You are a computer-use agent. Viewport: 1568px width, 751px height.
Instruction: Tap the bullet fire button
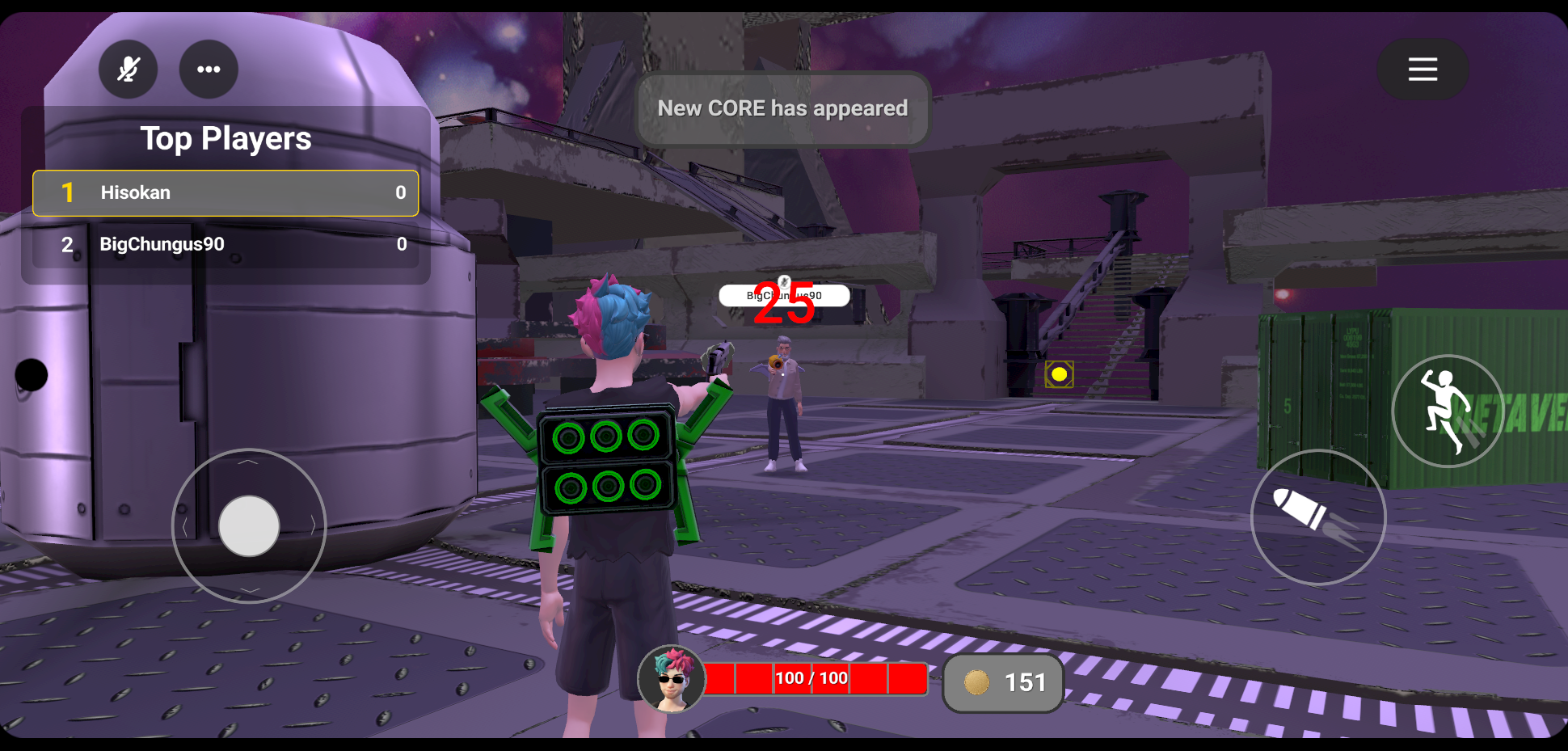(x=1317, y=517)
